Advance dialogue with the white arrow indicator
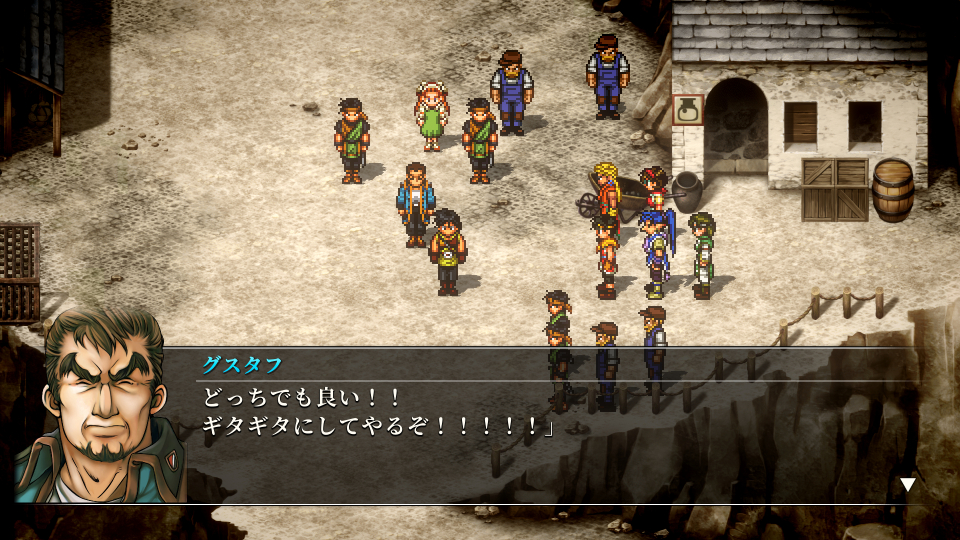The height and width of the screenshot is (540, 960). 907,485
